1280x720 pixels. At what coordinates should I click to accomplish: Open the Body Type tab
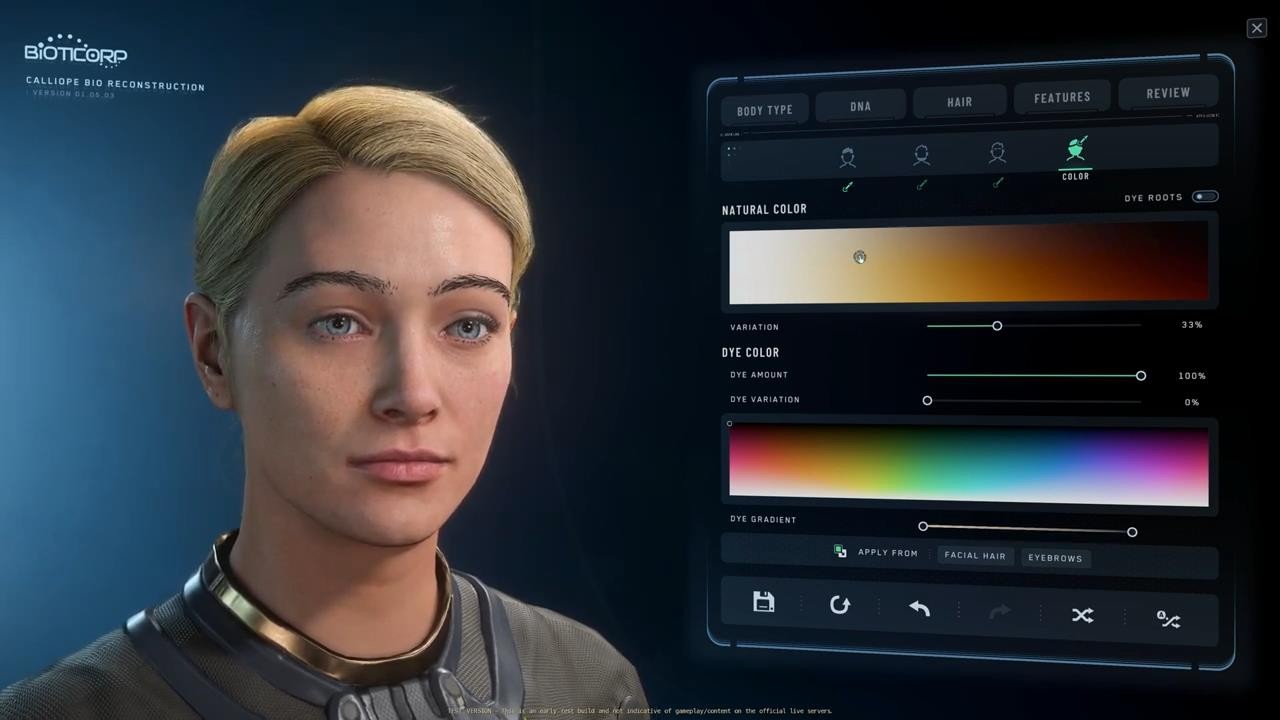pyautogui.click(x=765, y=110)
